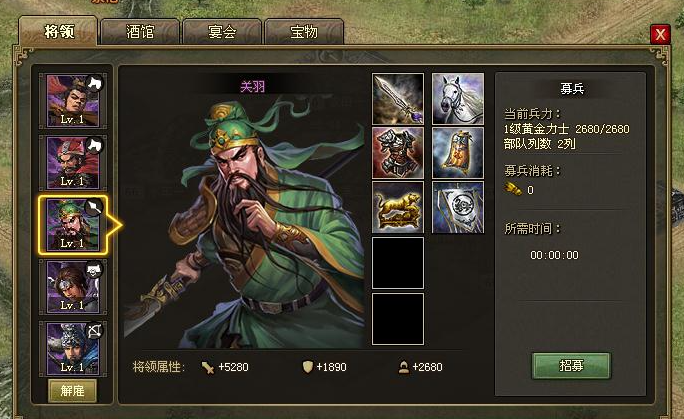Image resolution: width=684 pixels, height=419 pixels.
Task: Click the 招募 recruit button
Action: [x=571, y=365]
